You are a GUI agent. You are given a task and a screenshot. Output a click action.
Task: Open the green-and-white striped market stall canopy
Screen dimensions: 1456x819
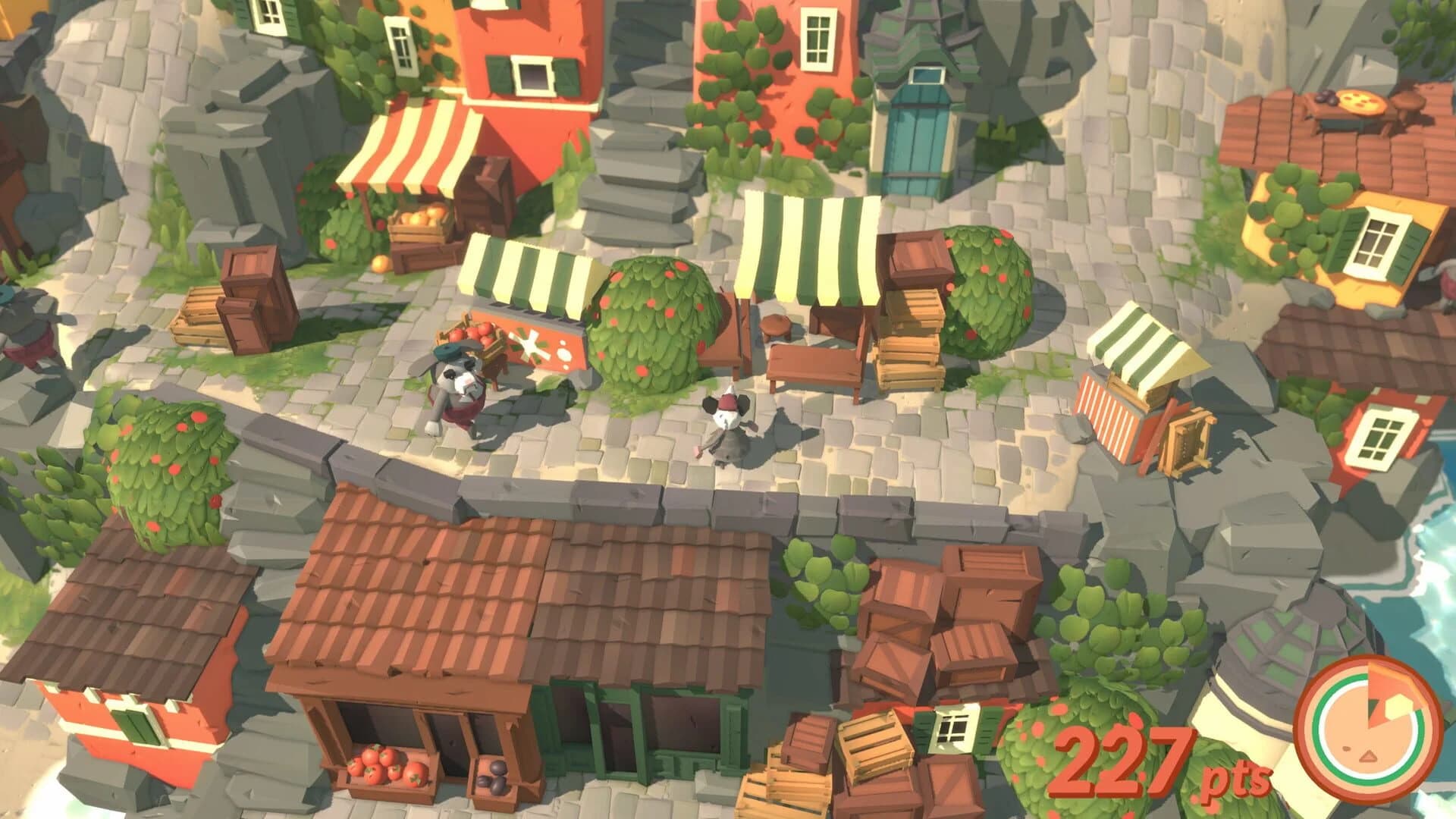(808, 243)
